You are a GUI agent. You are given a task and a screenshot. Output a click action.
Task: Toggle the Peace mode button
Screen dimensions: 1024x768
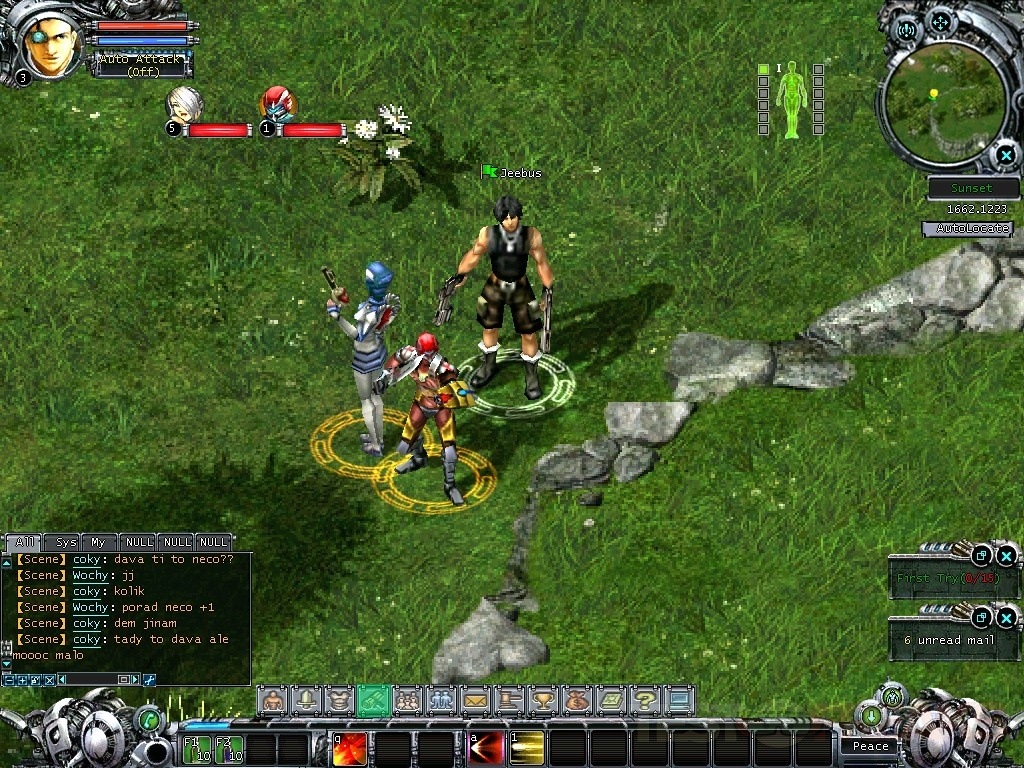click(x=870, y=746)
